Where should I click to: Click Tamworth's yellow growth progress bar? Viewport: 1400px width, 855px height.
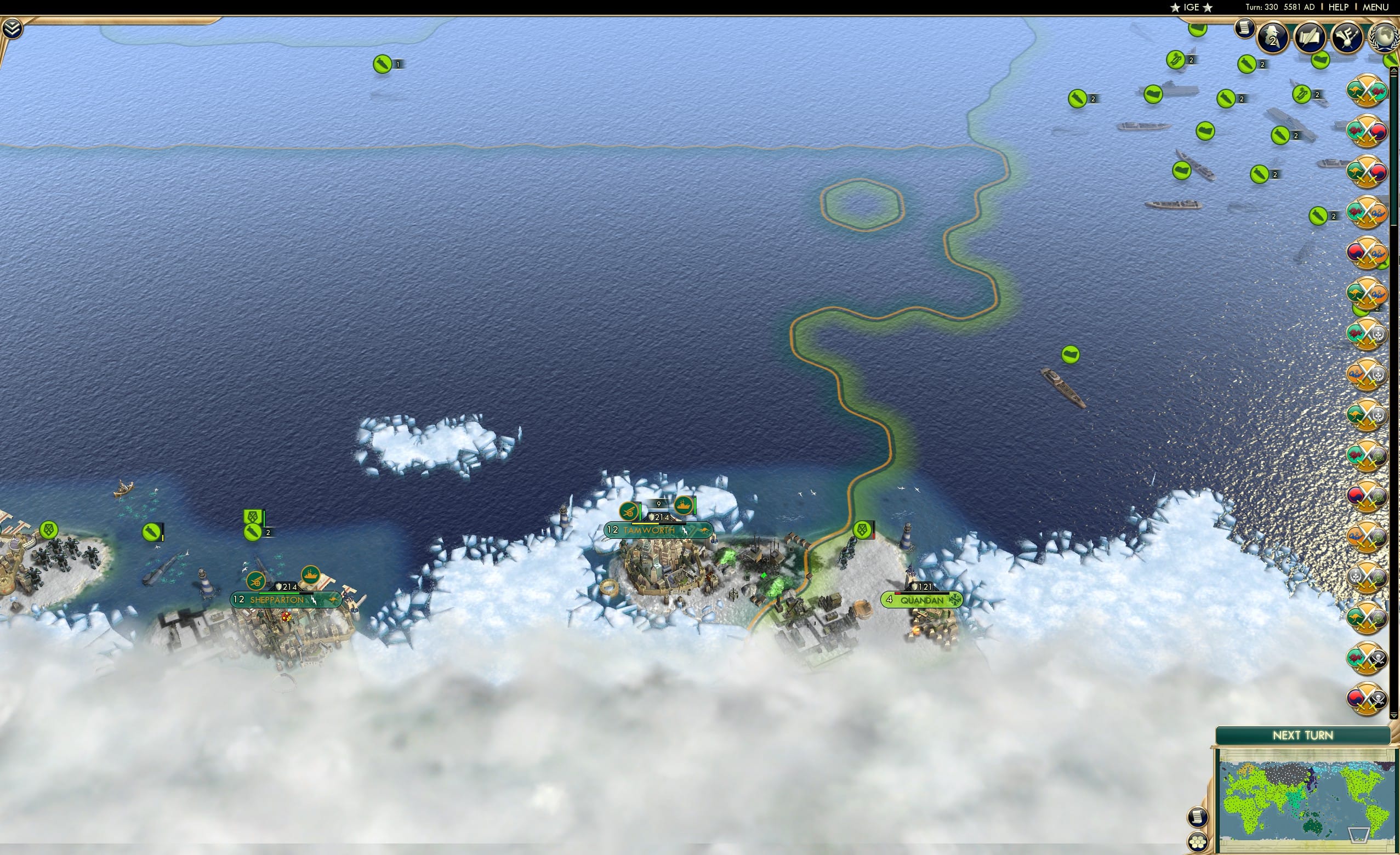tap(645, 525)
